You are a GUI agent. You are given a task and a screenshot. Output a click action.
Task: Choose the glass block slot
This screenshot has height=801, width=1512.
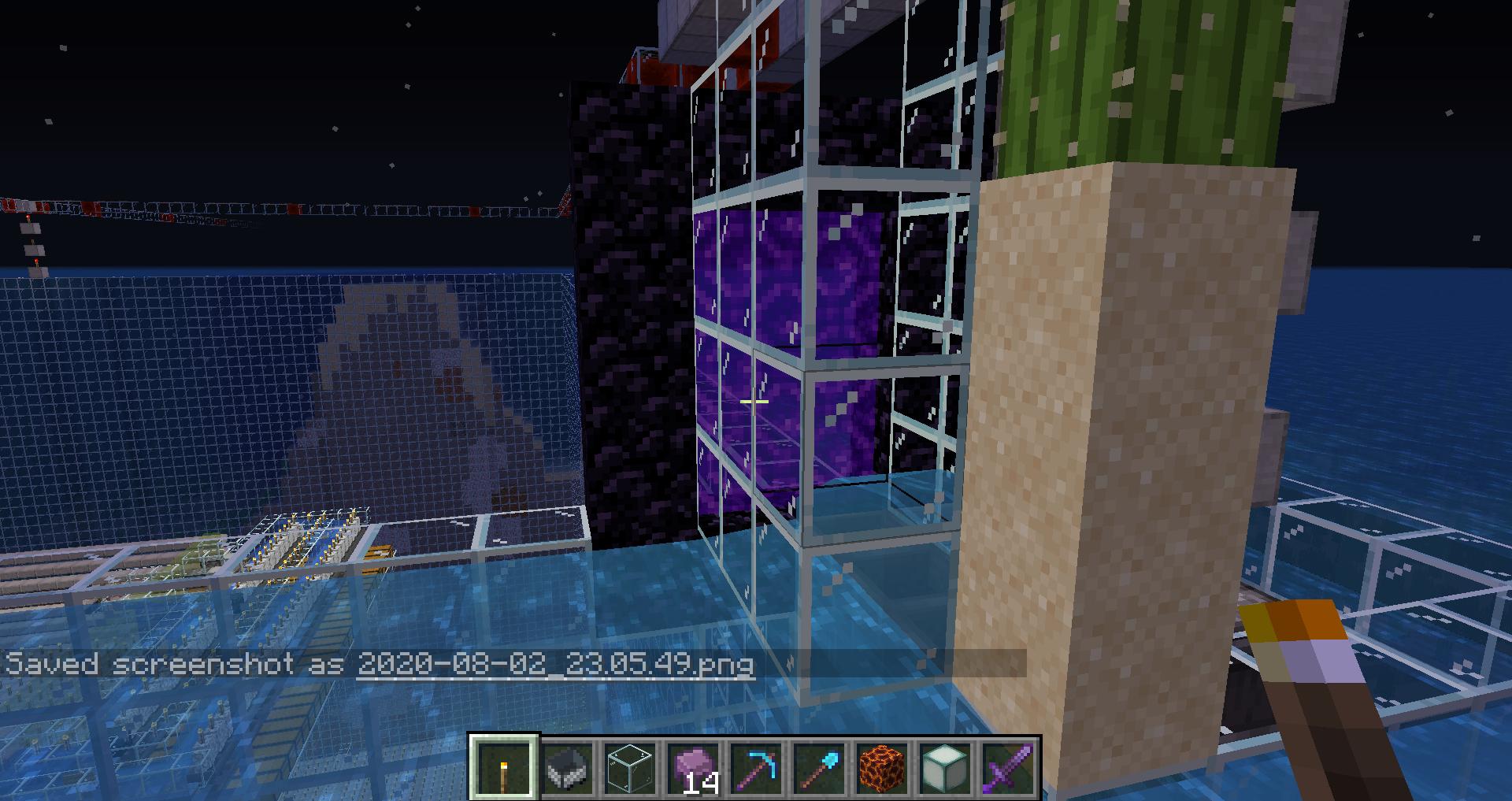pos(630,768)
